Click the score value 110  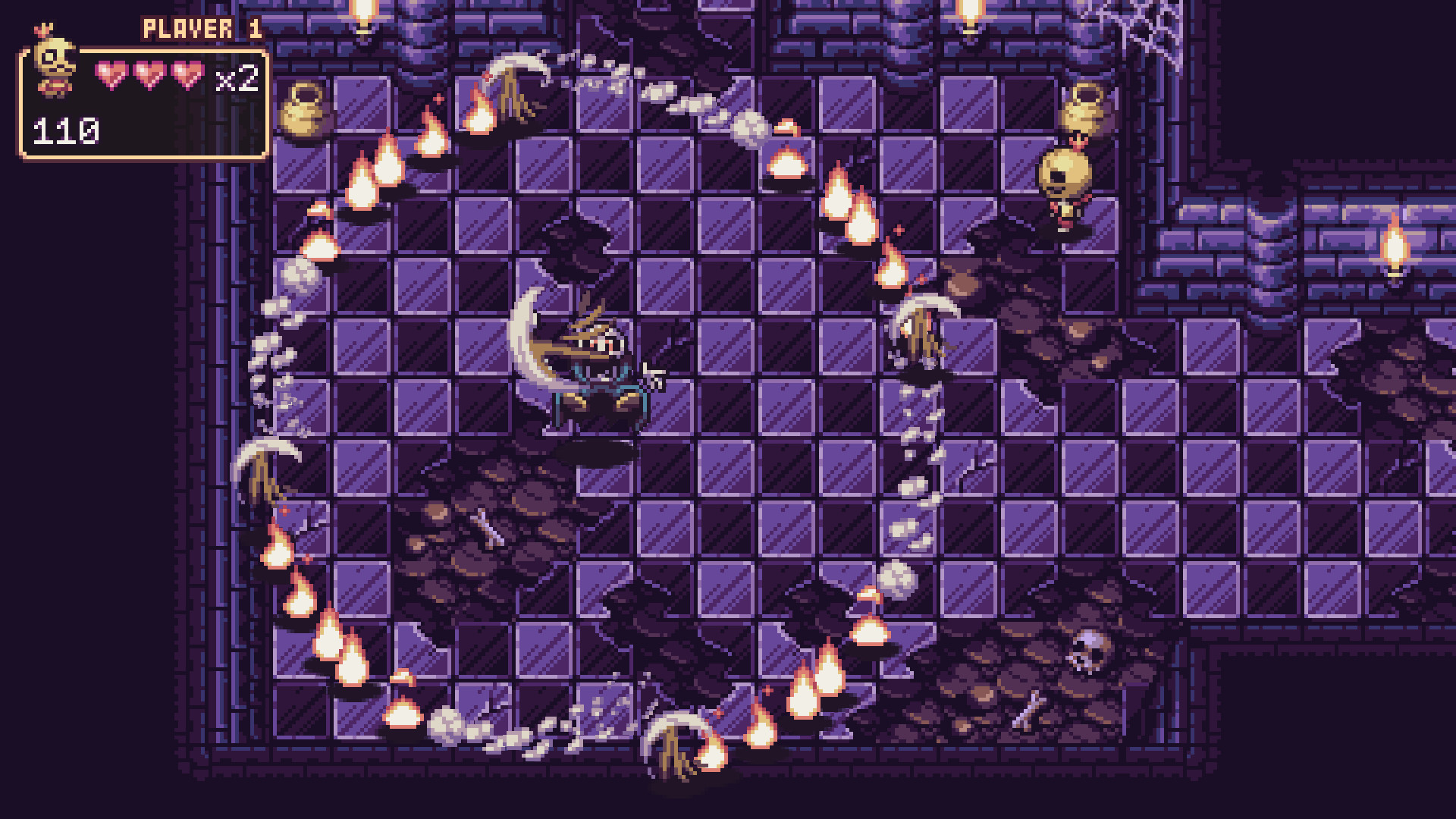(x=64, y=130)
